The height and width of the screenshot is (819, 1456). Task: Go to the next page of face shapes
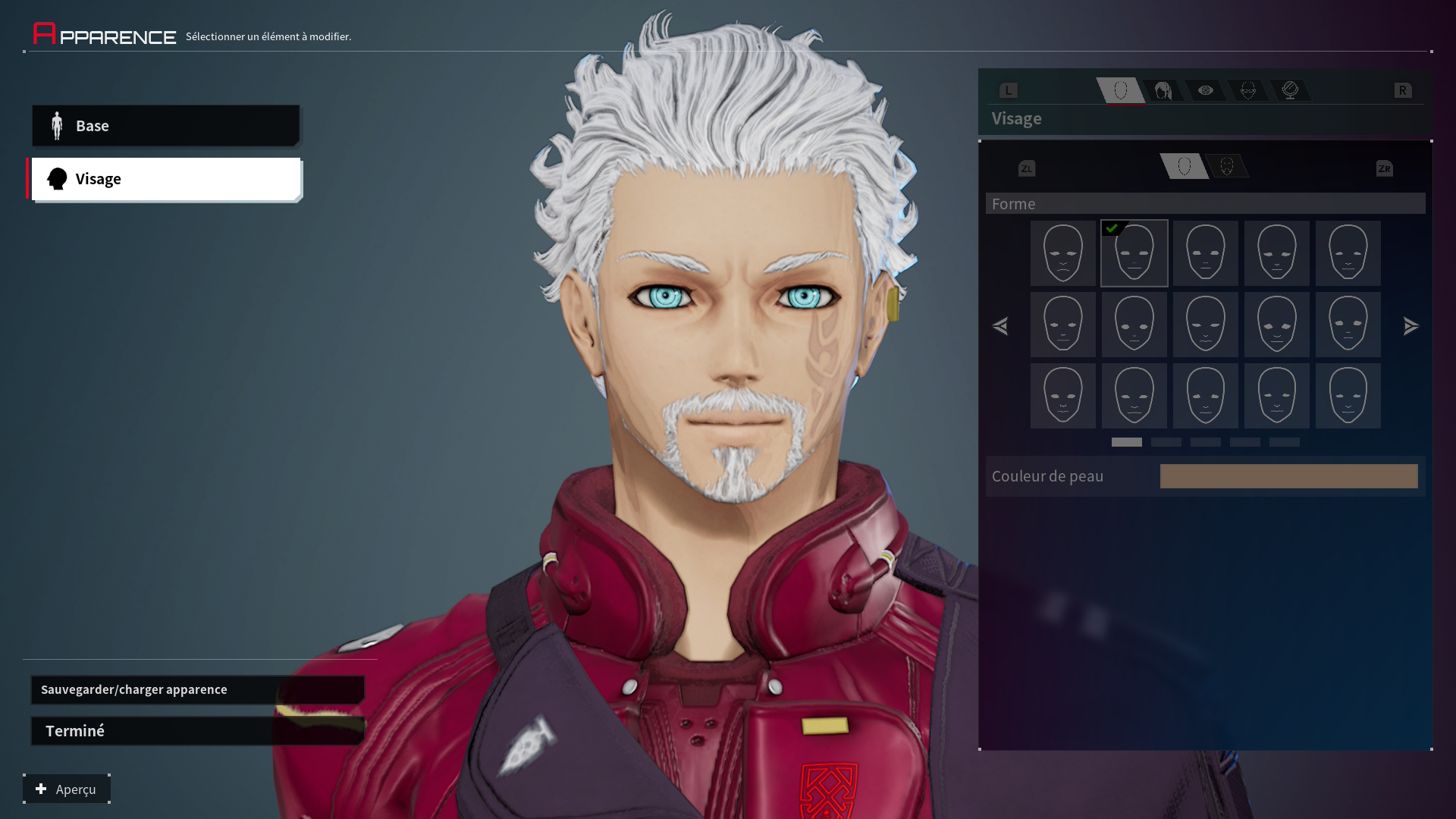point(1410,326)
